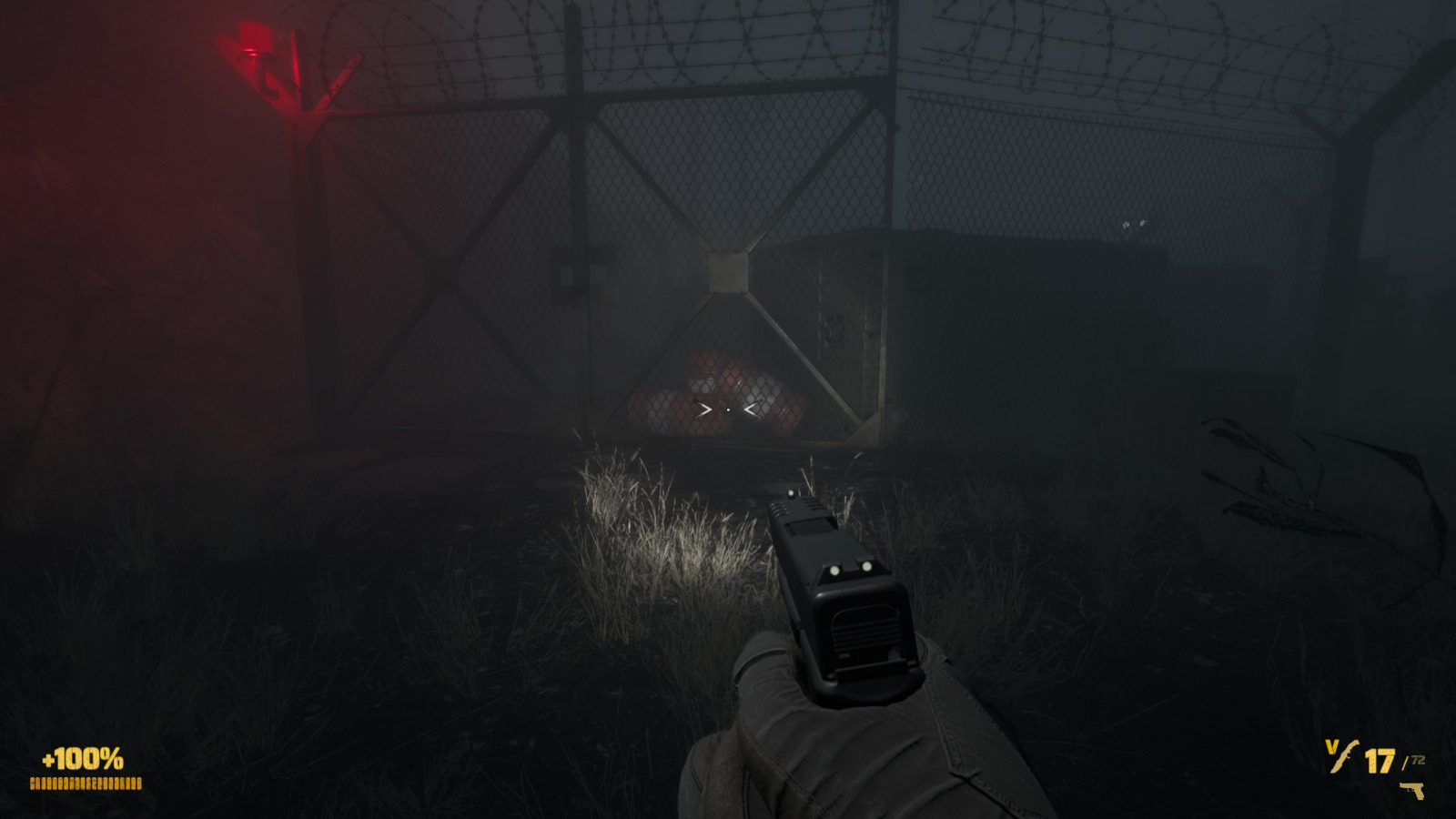Click the pistol weapon icon near ammo counter

1412,790
